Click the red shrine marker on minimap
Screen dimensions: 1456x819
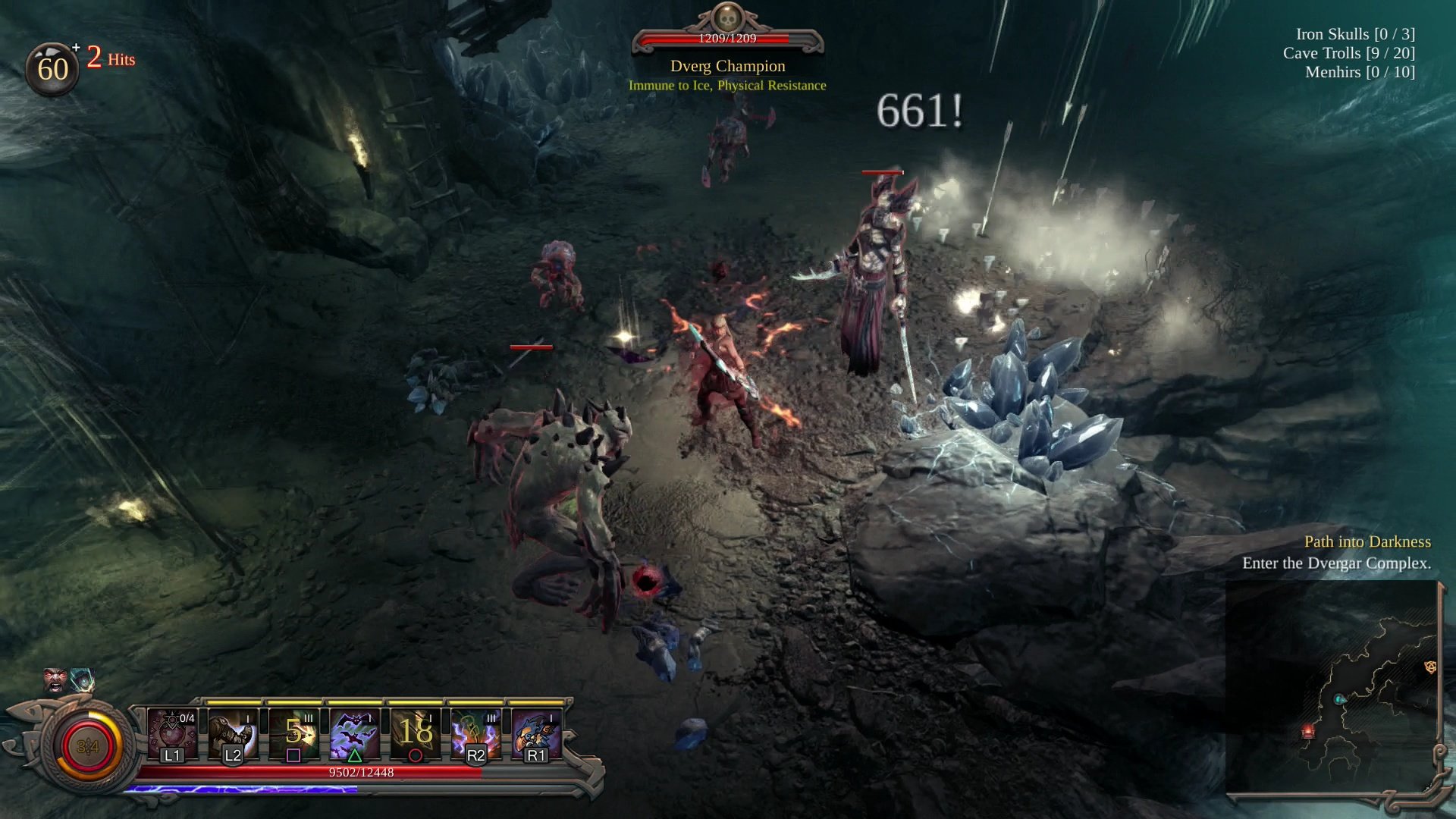click(1308, 732)
